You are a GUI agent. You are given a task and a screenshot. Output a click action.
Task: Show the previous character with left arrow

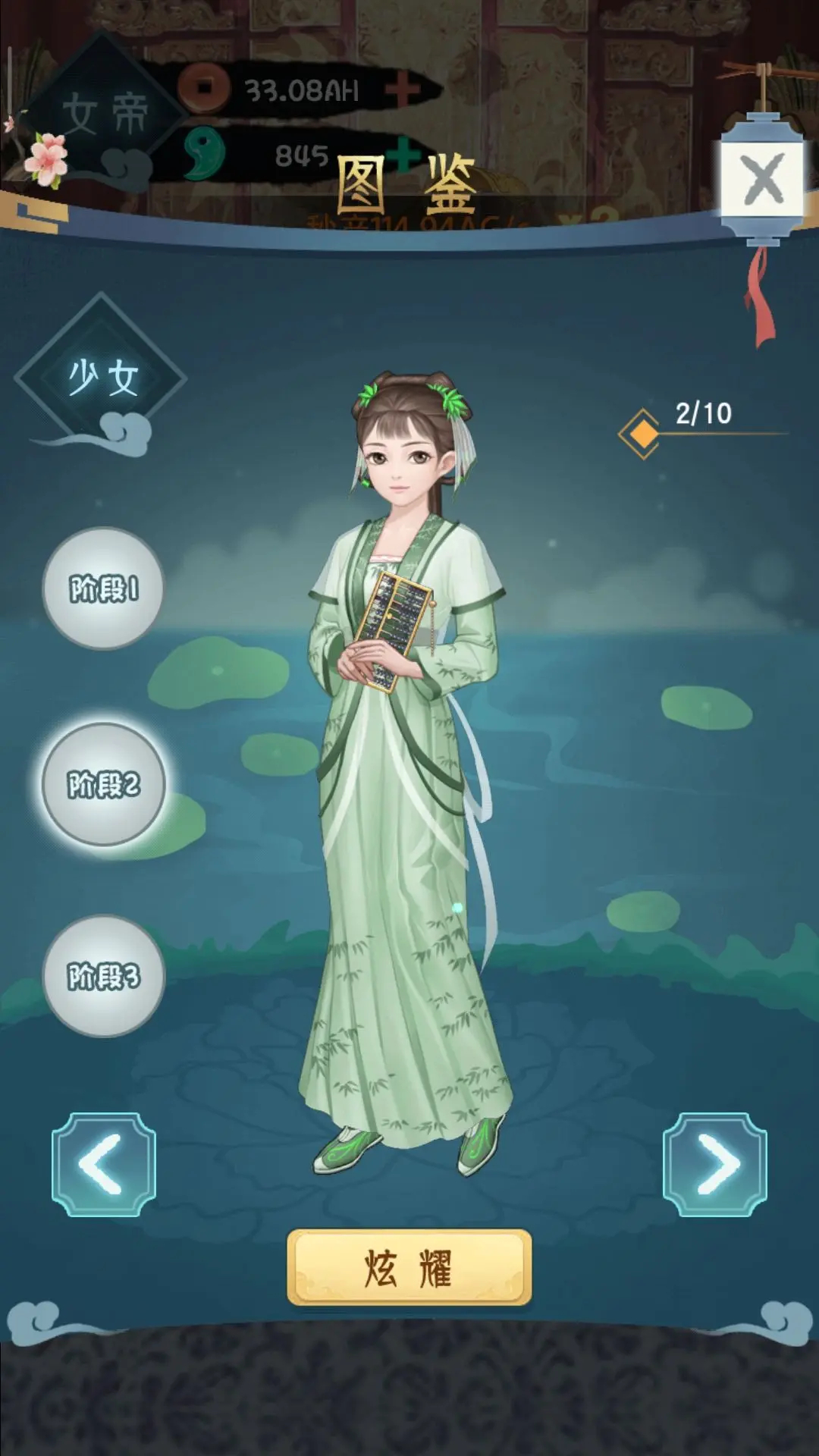coord(103,1165)
